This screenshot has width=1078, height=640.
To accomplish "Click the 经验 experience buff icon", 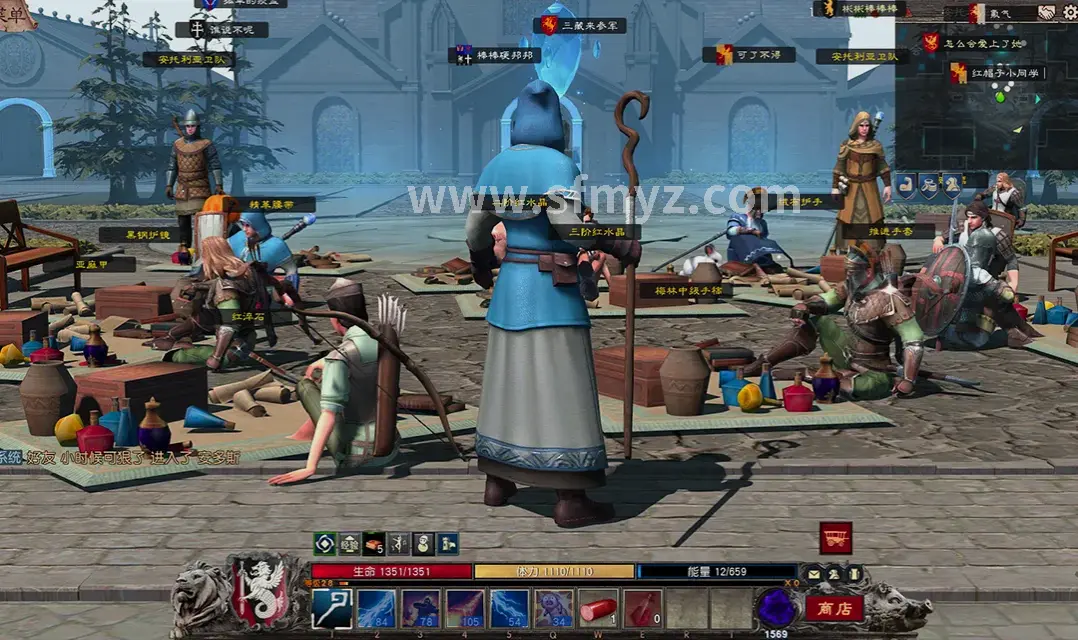I will point(349,543).
